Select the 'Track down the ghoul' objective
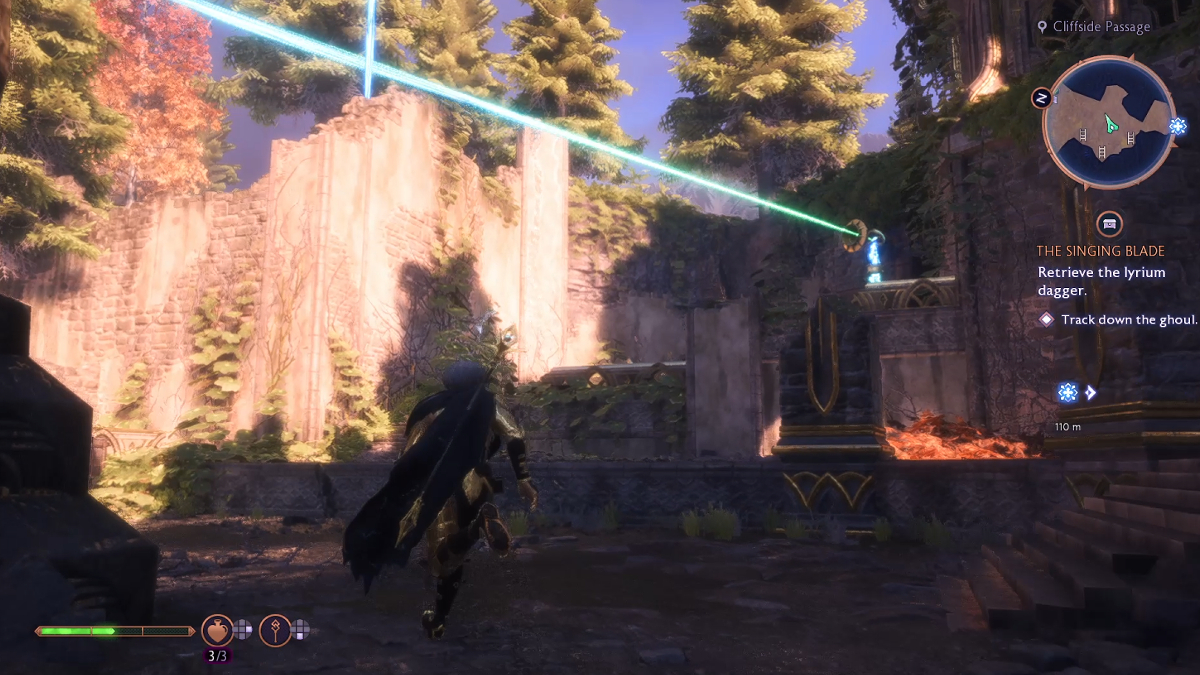 coord(1117,319)
